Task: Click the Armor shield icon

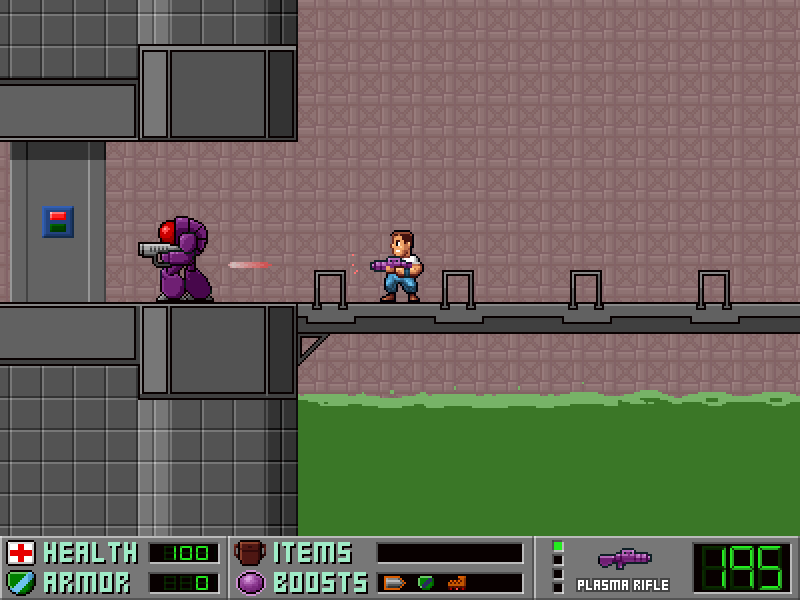Action: coord(20,582)
